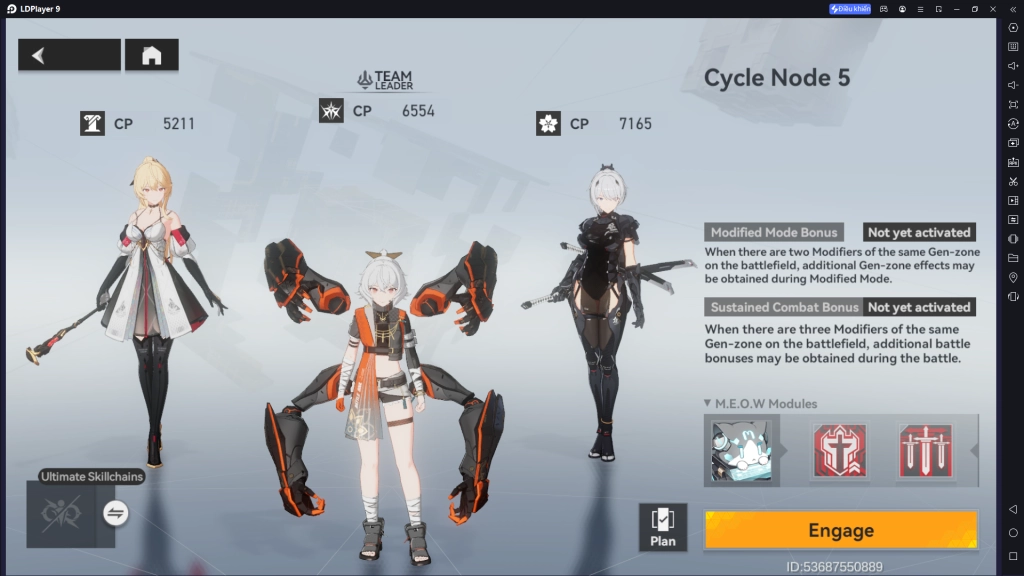Return to the home screen

coord(151,55)
